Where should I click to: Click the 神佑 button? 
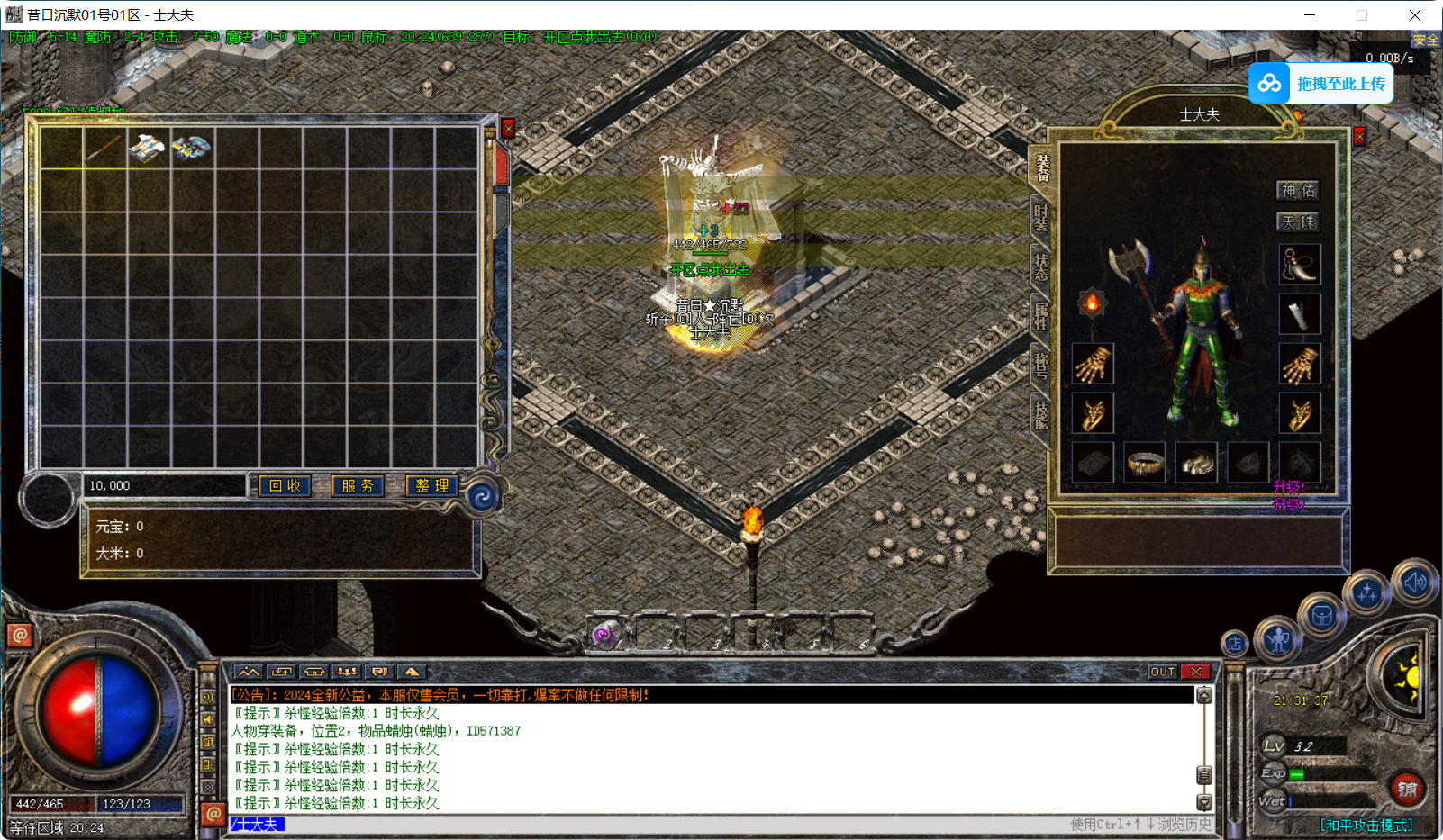point(1298,190)
